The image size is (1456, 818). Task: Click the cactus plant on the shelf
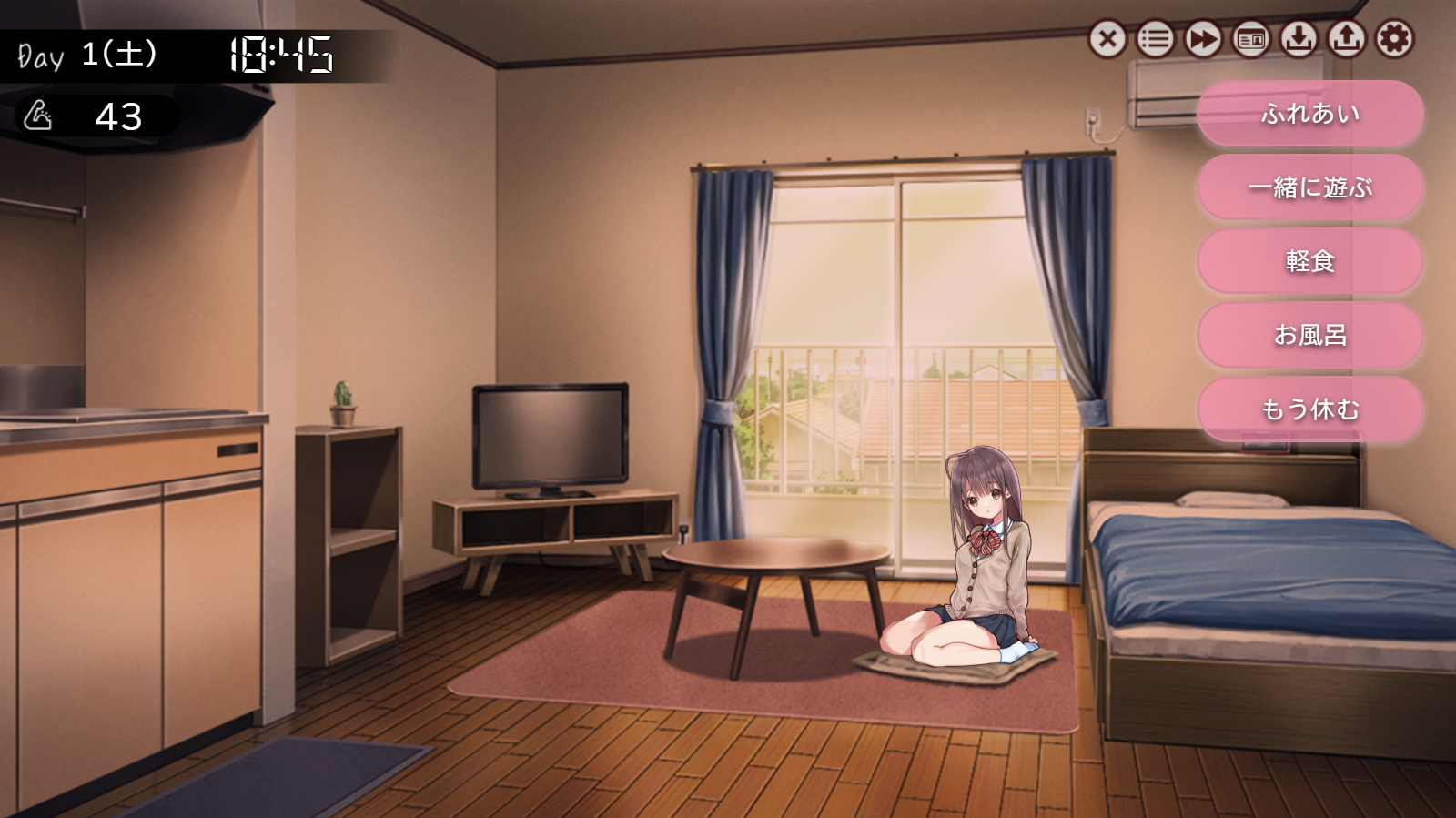click(x=344, y=400)
